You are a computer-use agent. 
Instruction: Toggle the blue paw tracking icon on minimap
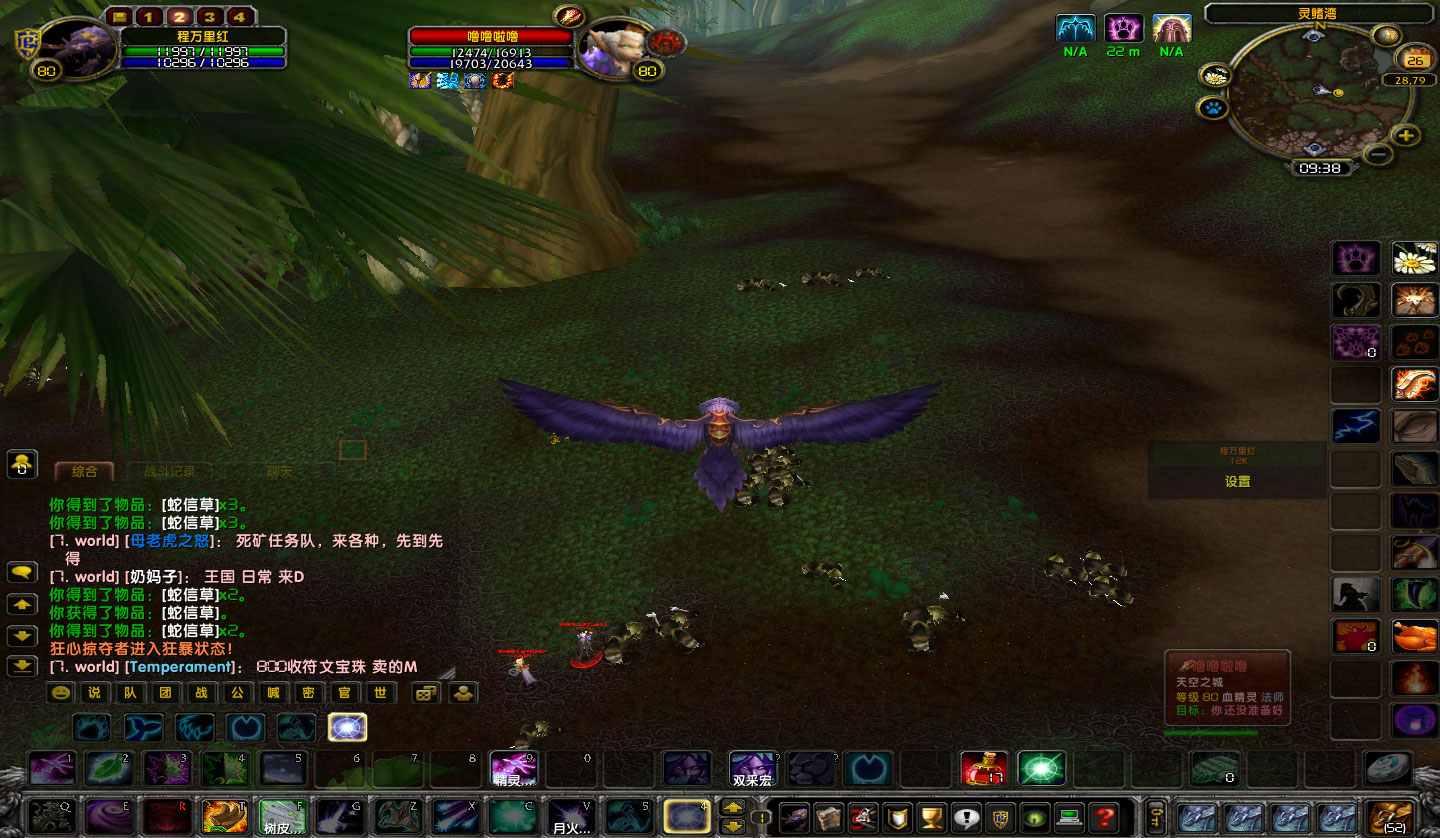(x=1211, y=107)
